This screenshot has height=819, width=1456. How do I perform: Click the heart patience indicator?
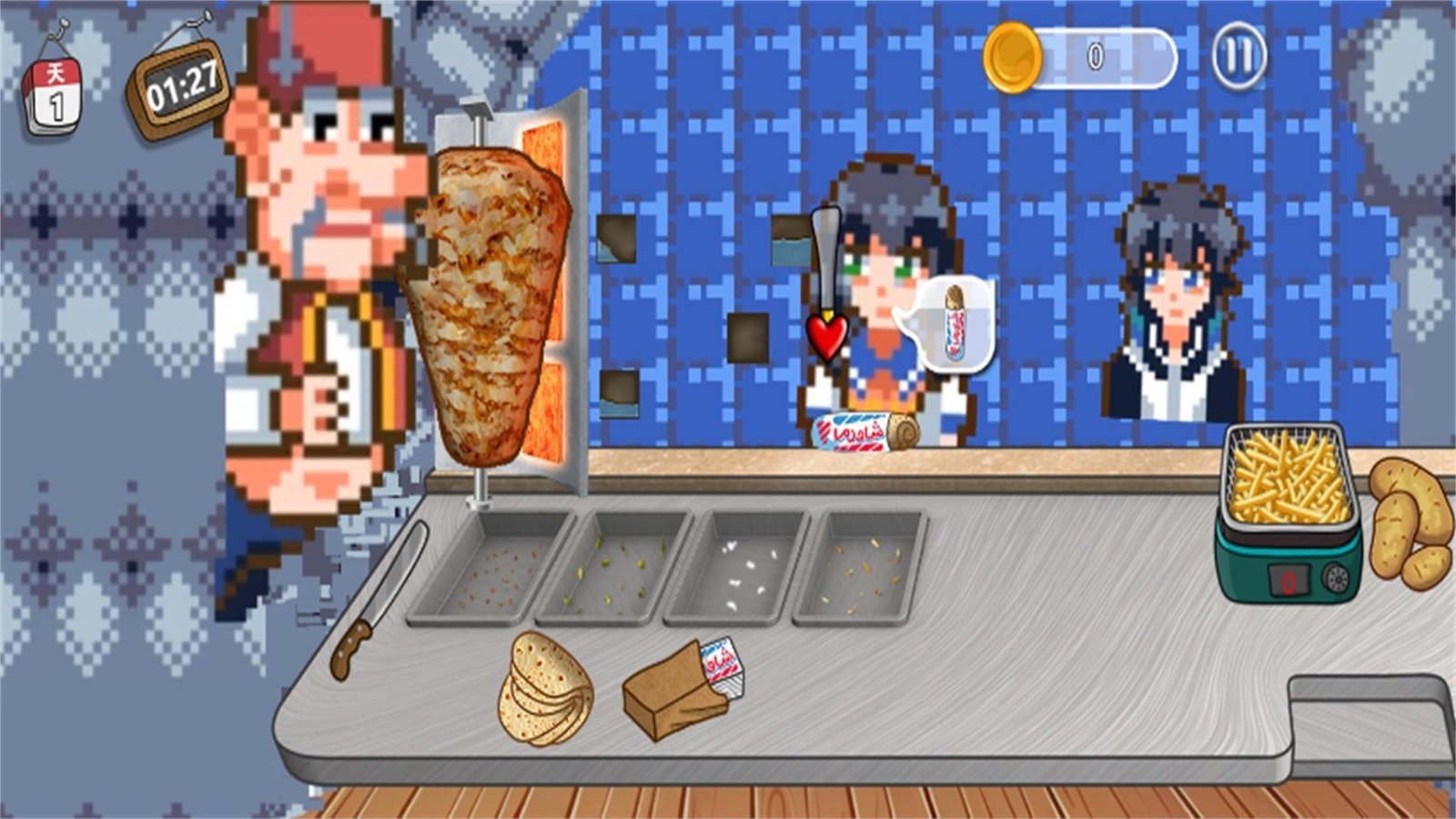(x=827, y=335)
